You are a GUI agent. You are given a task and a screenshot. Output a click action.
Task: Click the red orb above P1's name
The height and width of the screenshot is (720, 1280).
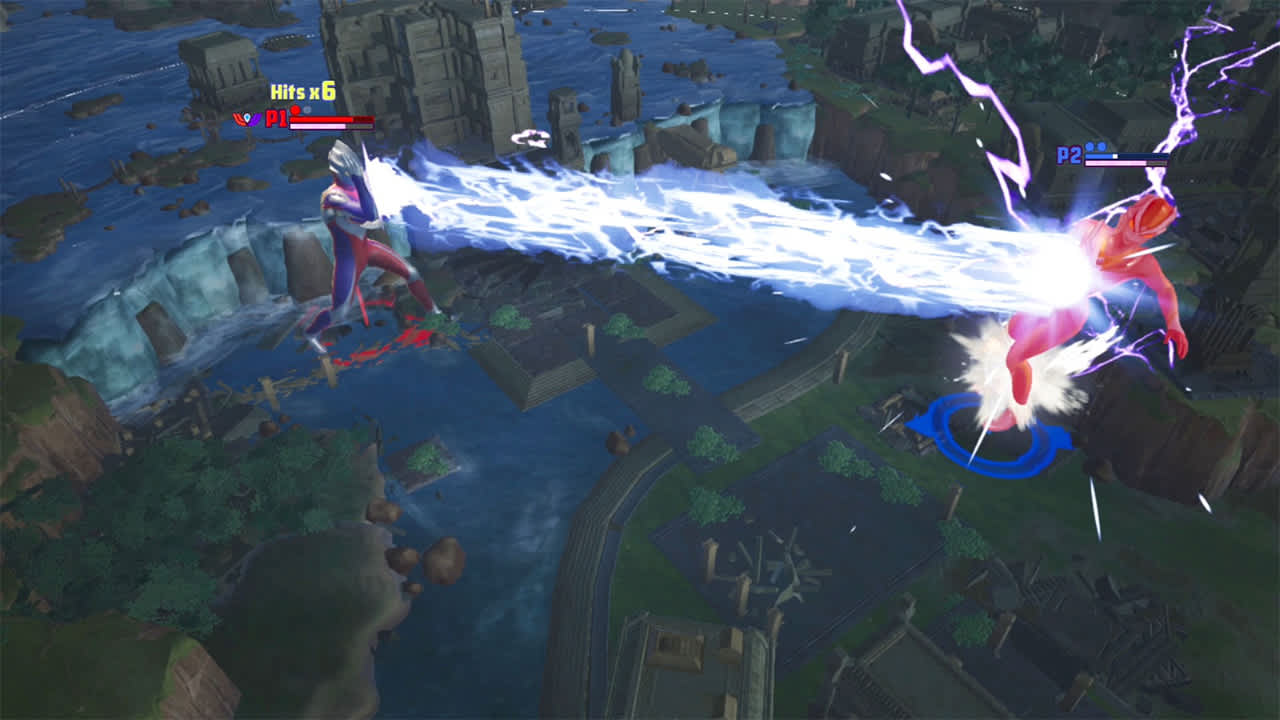[x=294, y=109]
